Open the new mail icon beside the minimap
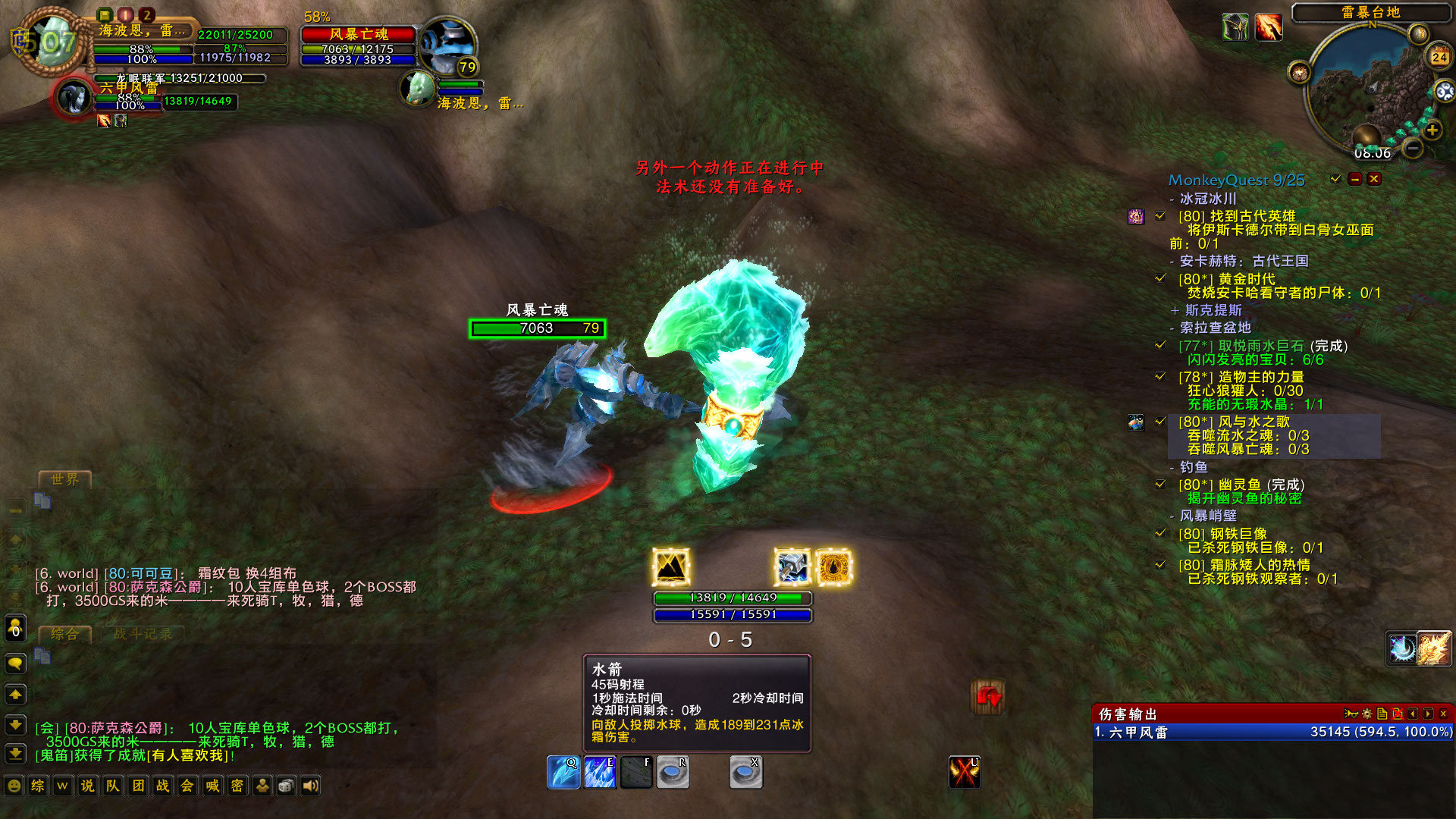The width and height of the screenshot is (1456, 819). coord(1420,33)
